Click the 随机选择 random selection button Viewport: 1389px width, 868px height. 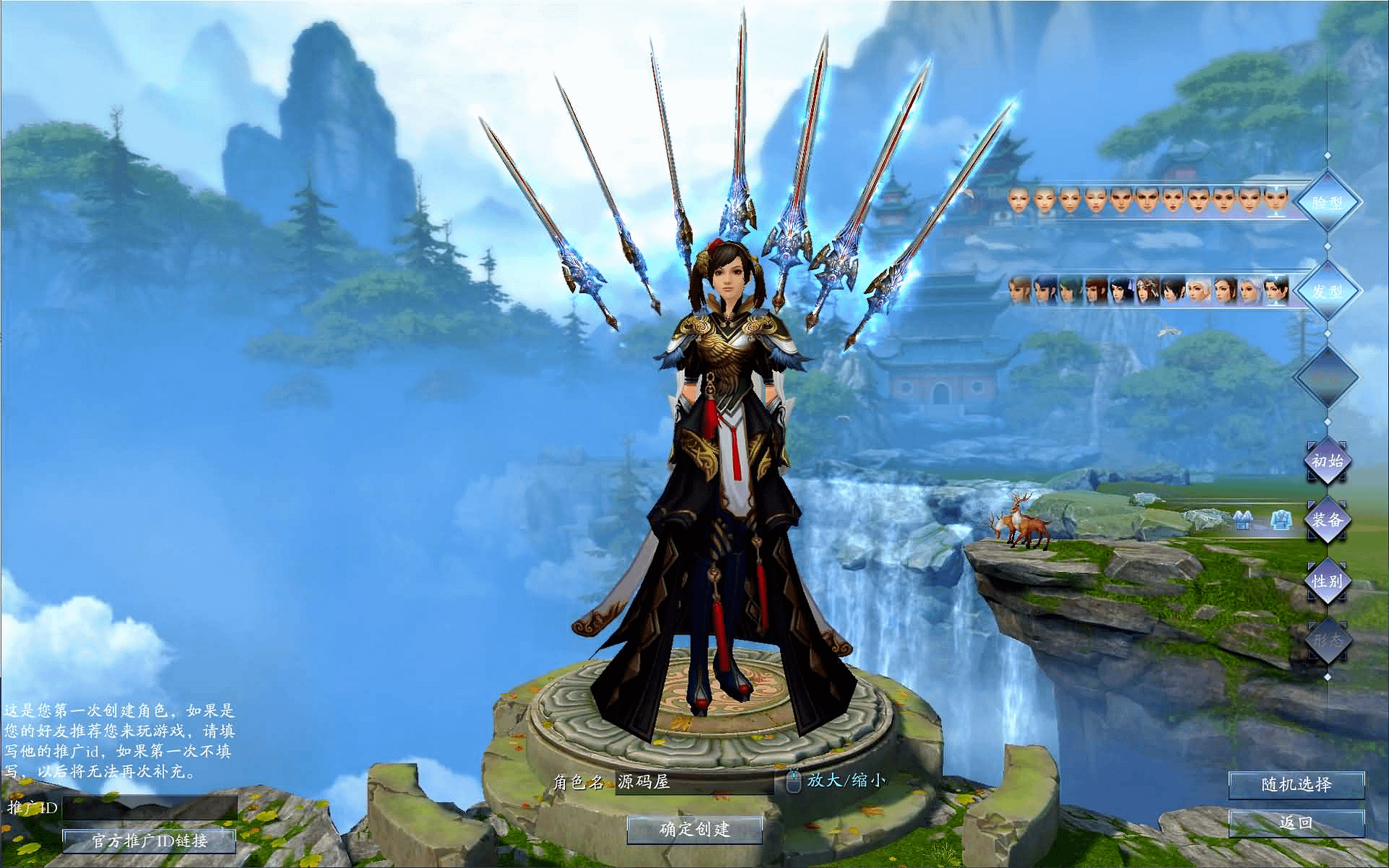click(1296, 785)
